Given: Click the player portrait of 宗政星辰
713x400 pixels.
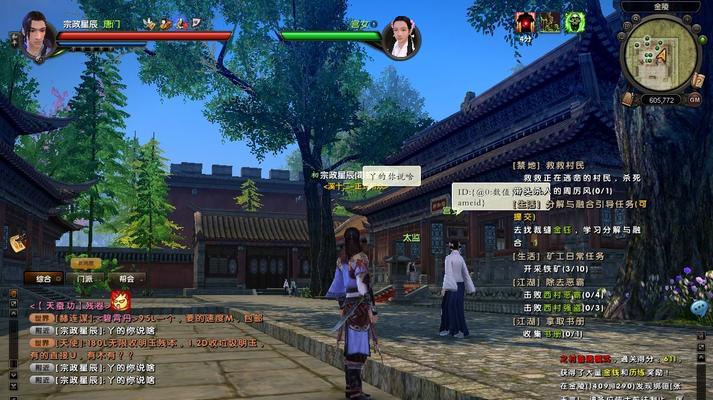Looking at the screenshot, I should [37, 33].
